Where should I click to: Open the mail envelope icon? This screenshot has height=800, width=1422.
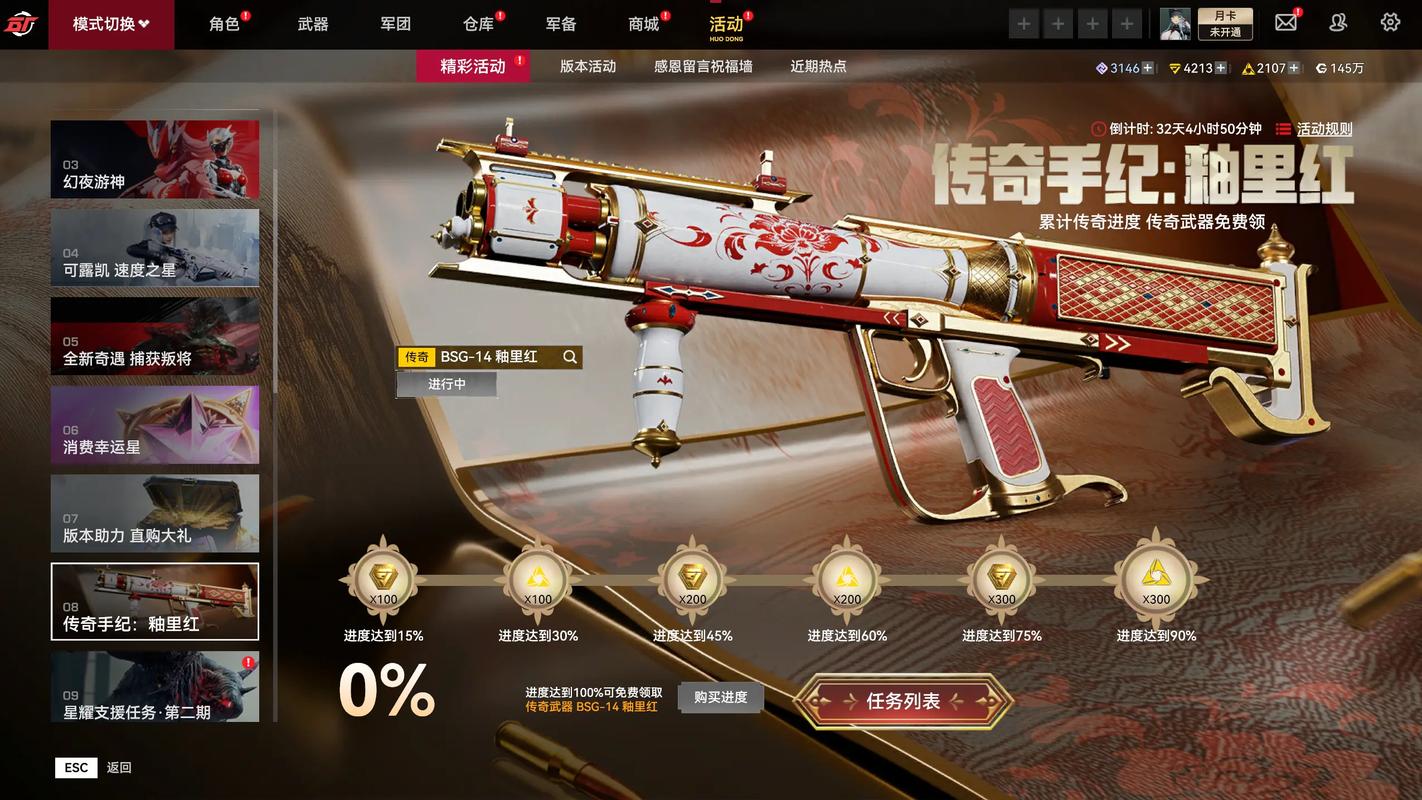pos(1286,23)
